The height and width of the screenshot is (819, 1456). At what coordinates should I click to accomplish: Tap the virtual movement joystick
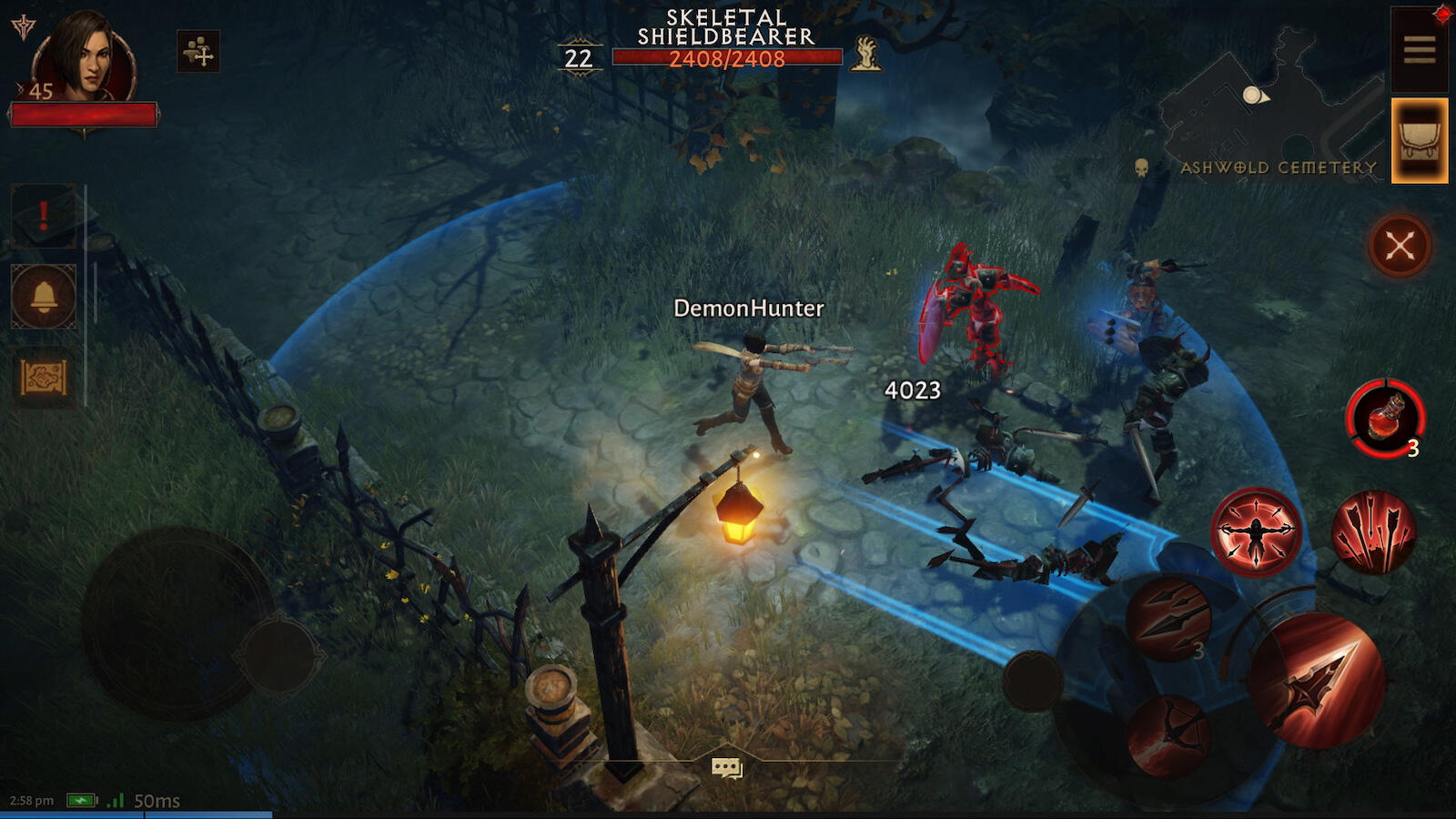177,623
